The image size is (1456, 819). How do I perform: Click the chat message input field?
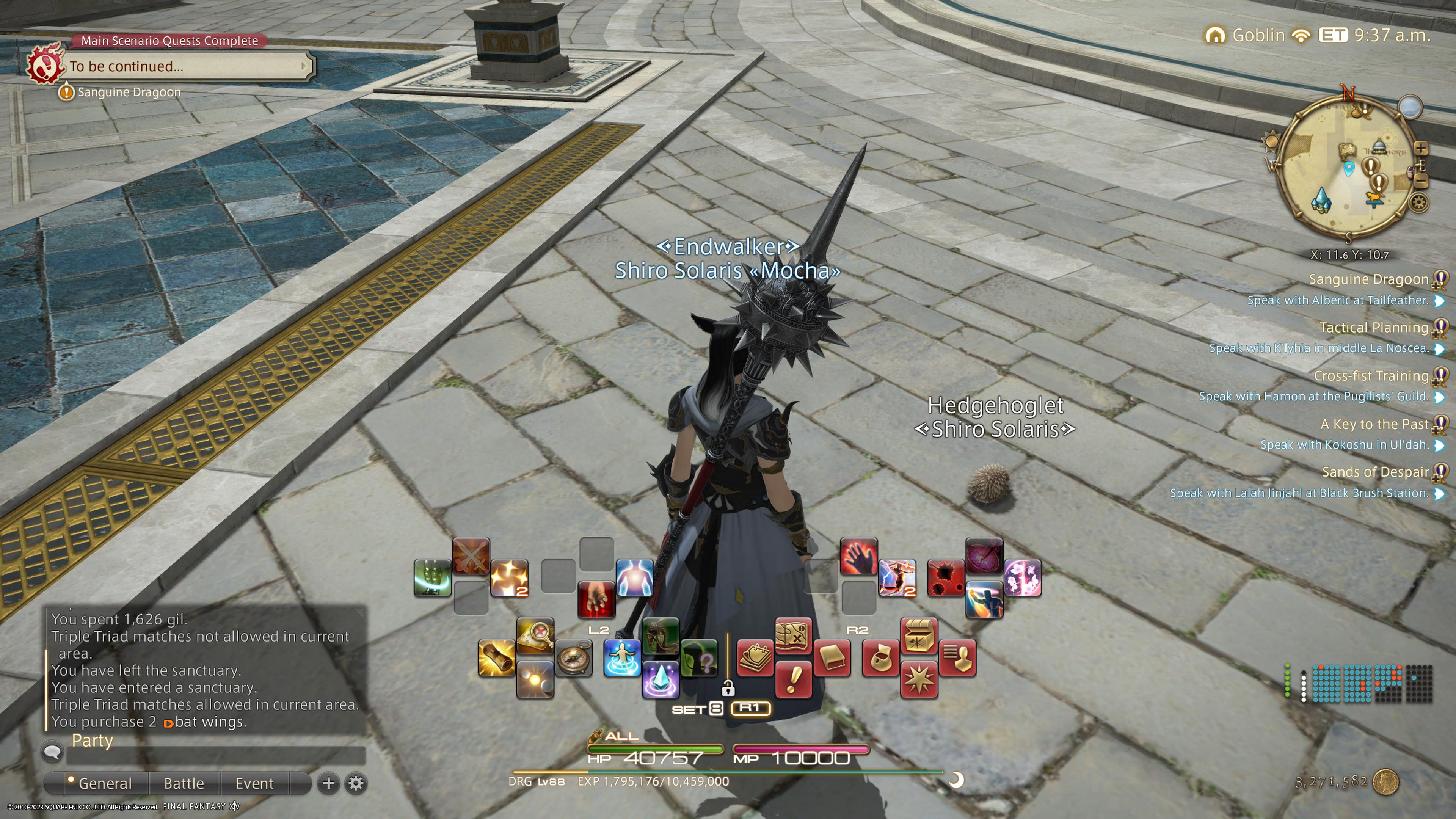coord(215,755)
